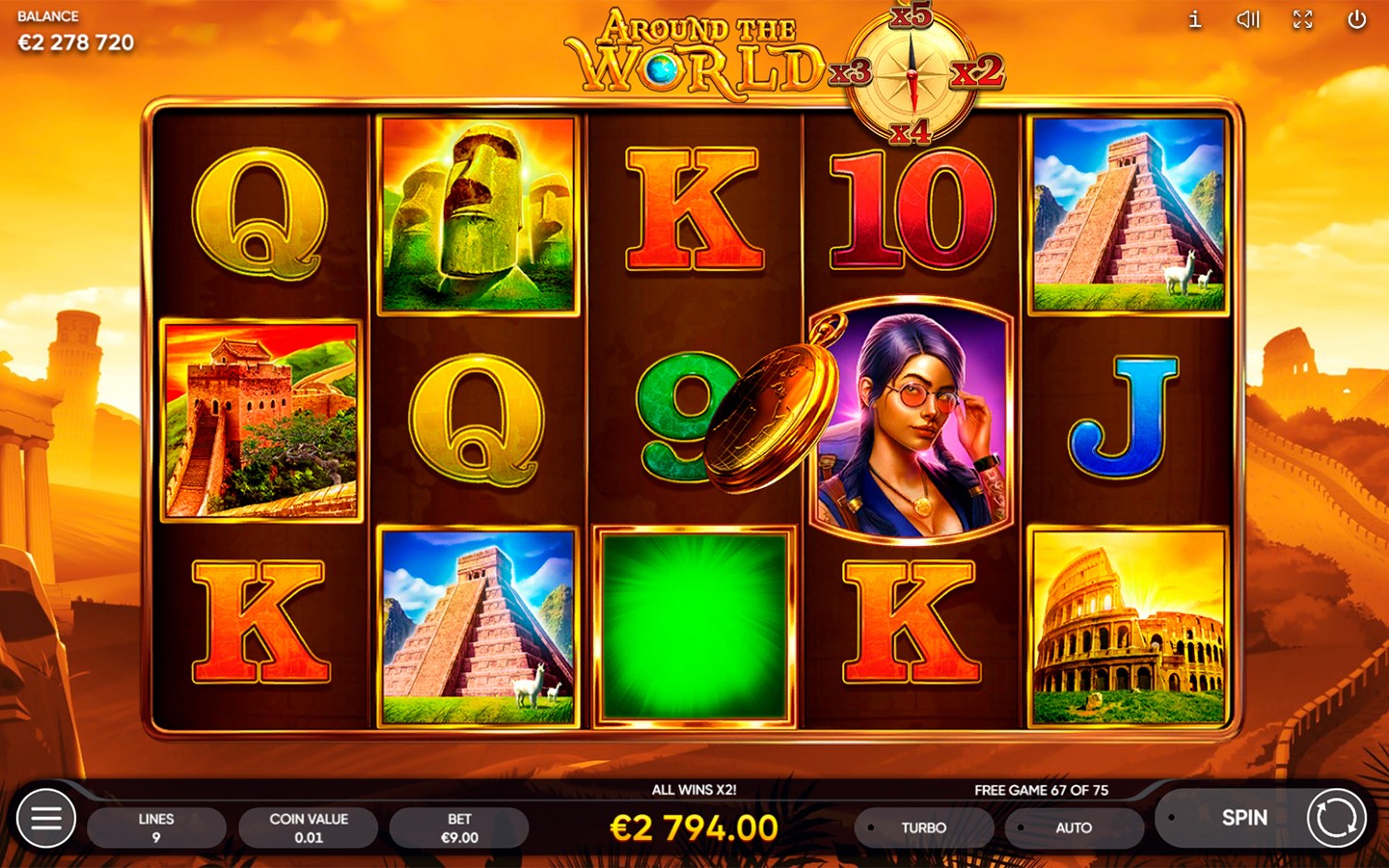Adjust the Coin Value
The height and width of the screenshot is (868, 1389).
pyautogui.click(x=309, y=827)
